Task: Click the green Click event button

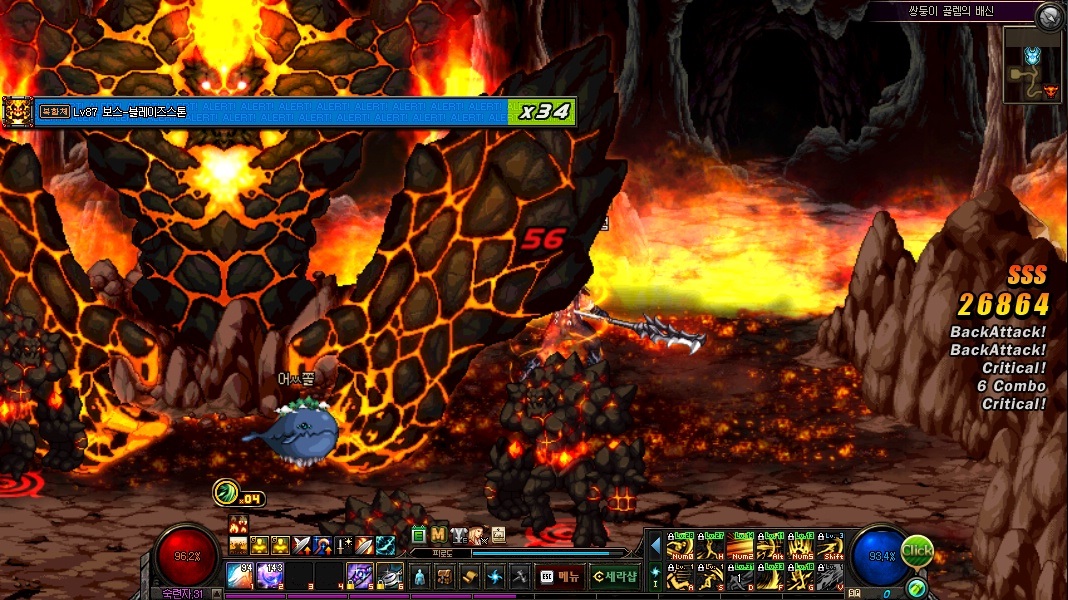Action: point(917,550)
